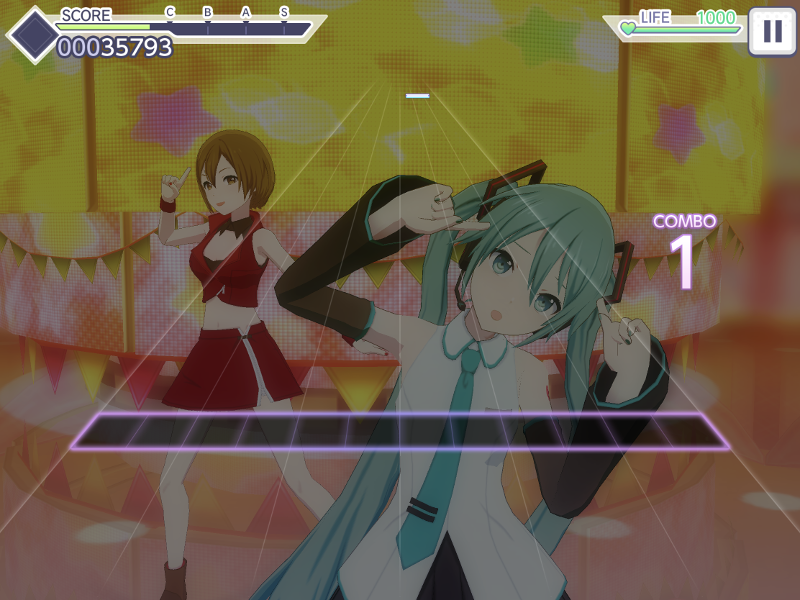Pause the song with the pause button
Viewport: 800px width, 600px height.
[772, 30]
